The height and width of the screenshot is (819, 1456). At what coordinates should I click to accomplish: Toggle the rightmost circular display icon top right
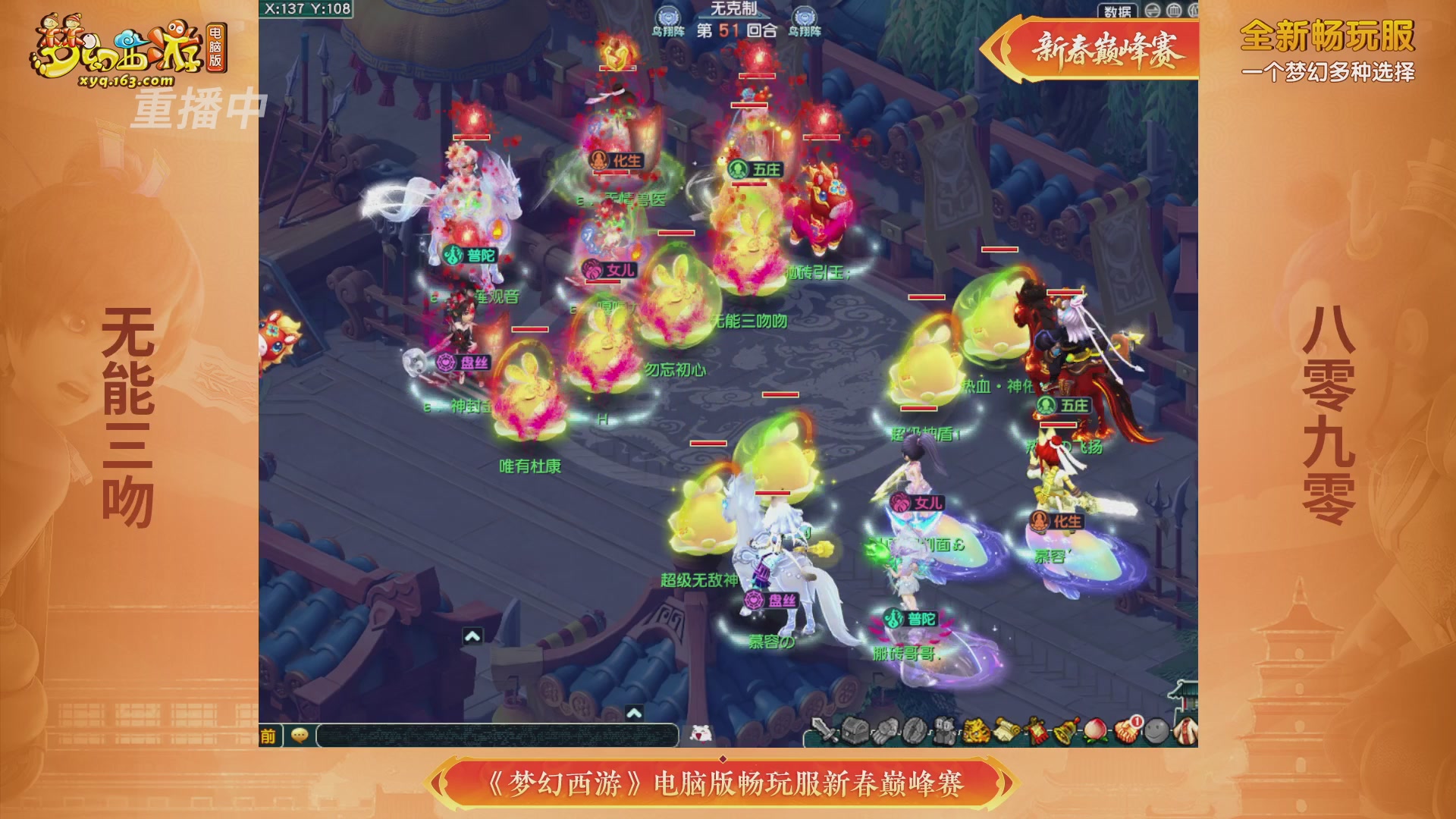point(1195,11)
